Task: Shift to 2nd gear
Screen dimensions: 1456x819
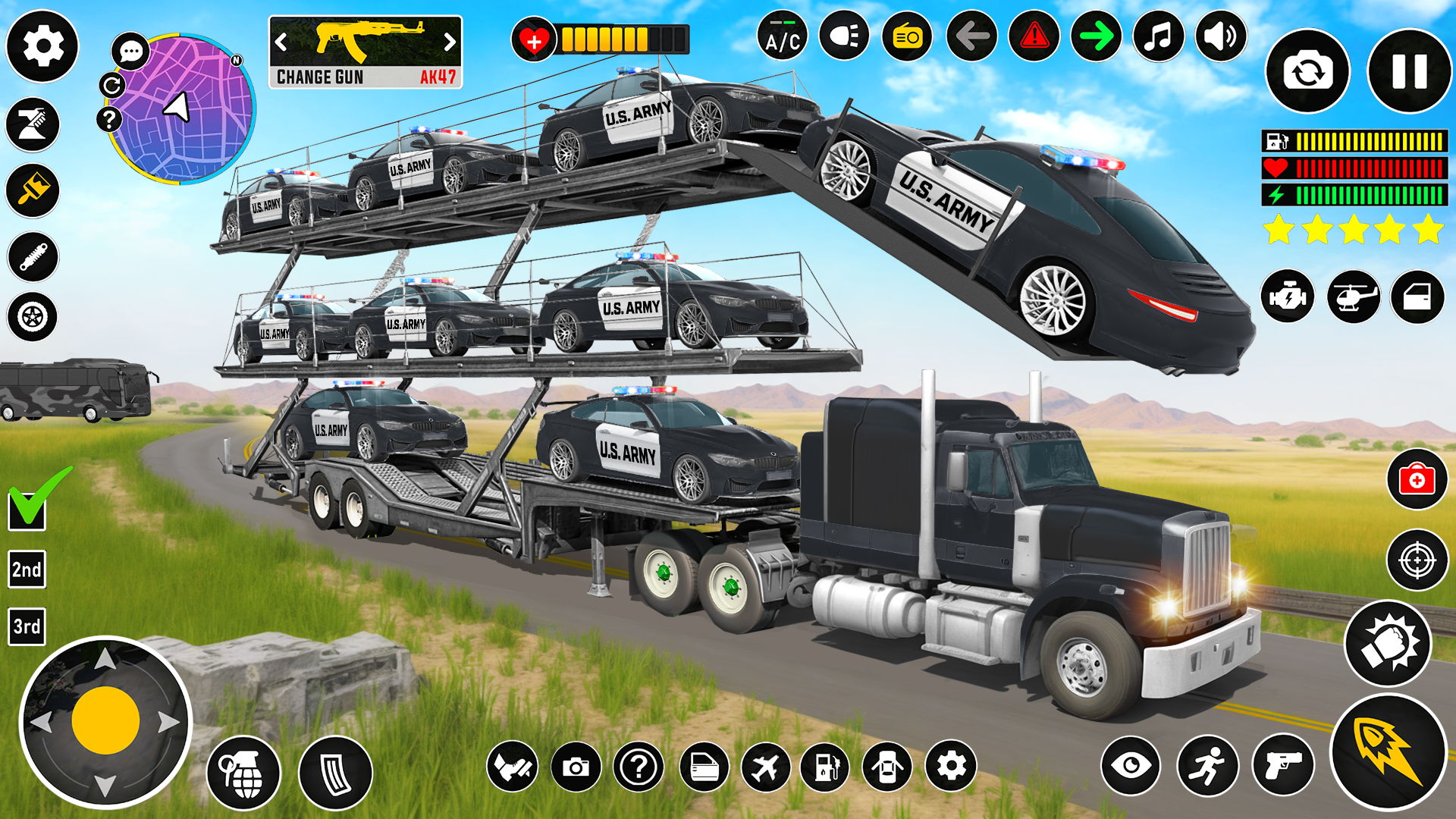Action: pyautogui.click(x=25, y=568)
